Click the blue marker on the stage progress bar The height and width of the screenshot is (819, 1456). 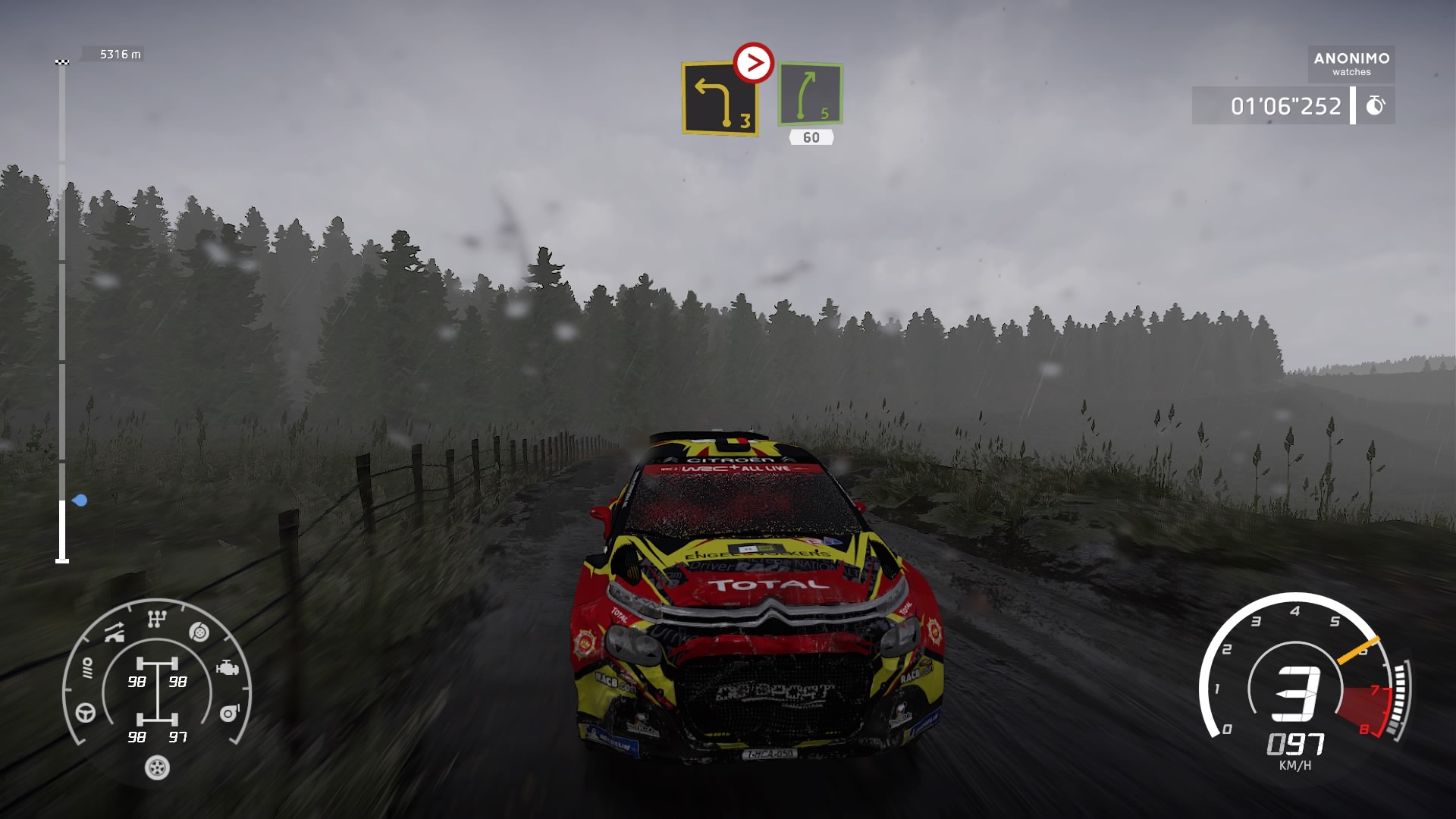pos(80,500)
